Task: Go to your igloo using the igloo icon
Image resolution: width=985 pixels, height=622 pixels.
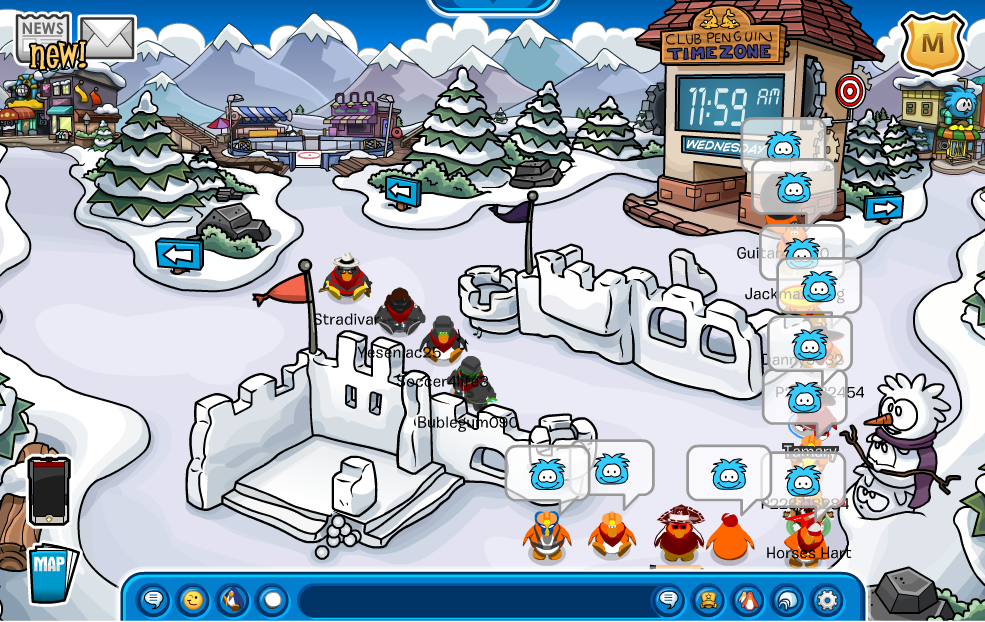Action: tap(787, 600)
